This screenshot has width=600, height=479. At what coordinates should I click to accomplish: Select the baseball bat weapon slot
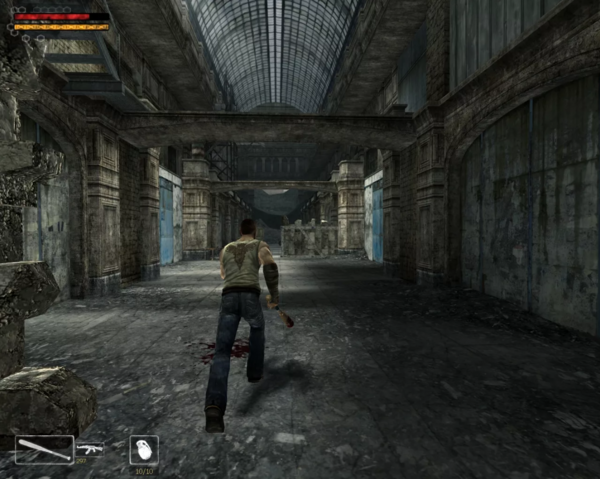coord(44,449)
